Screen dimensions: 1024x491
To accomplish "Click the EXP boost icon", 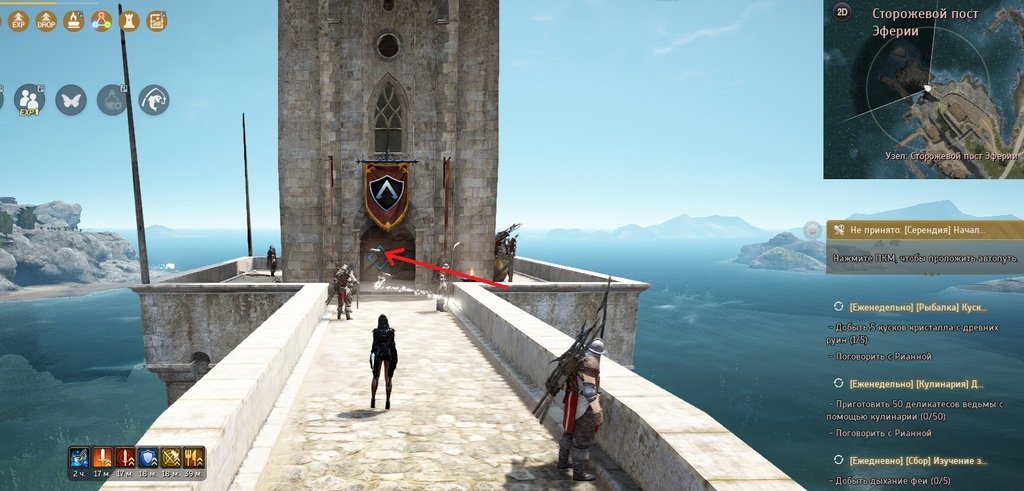I will [18, 20].
